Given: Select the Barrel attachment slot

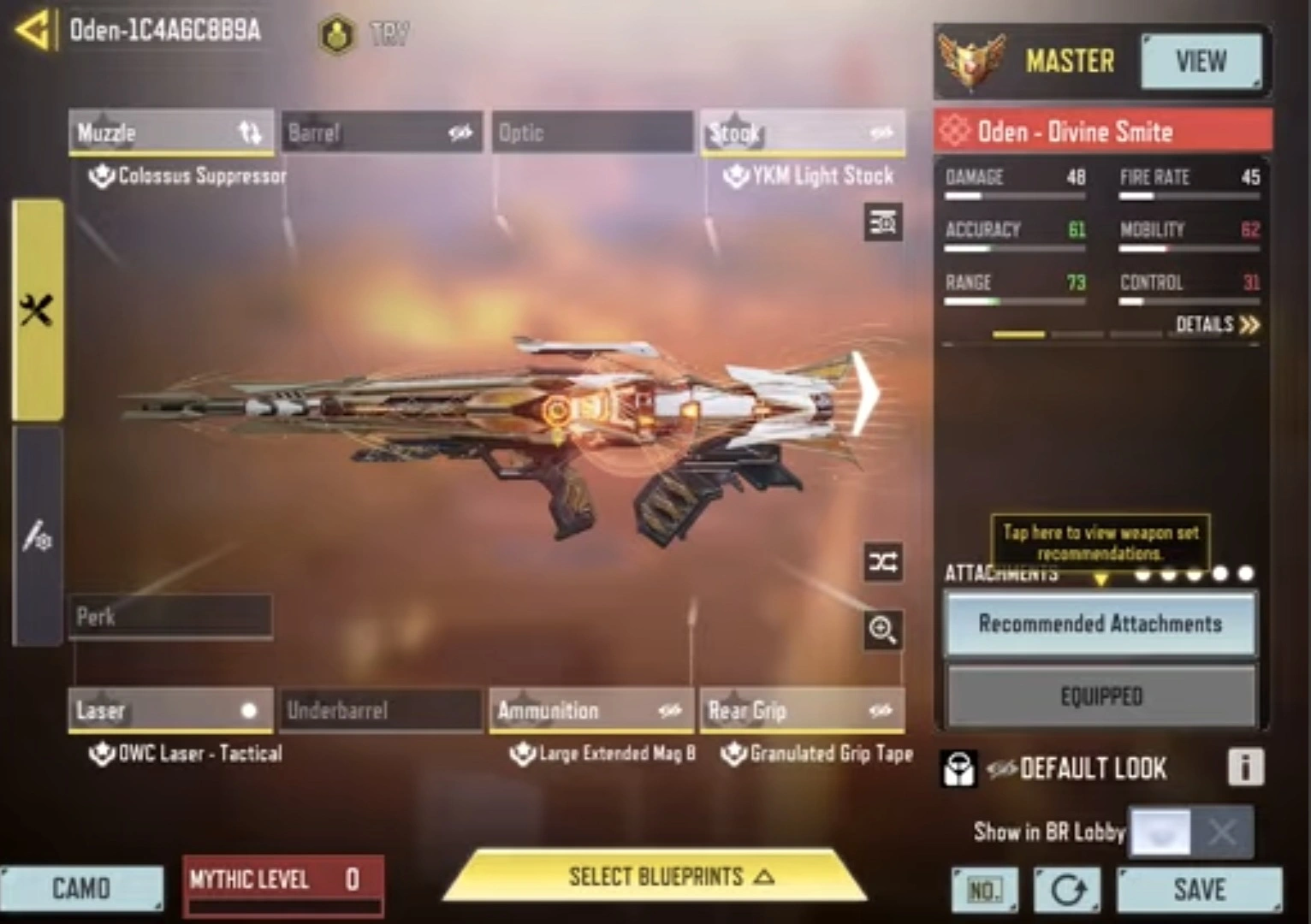Looking at the screenshot, I should click(x=381, y=133).
